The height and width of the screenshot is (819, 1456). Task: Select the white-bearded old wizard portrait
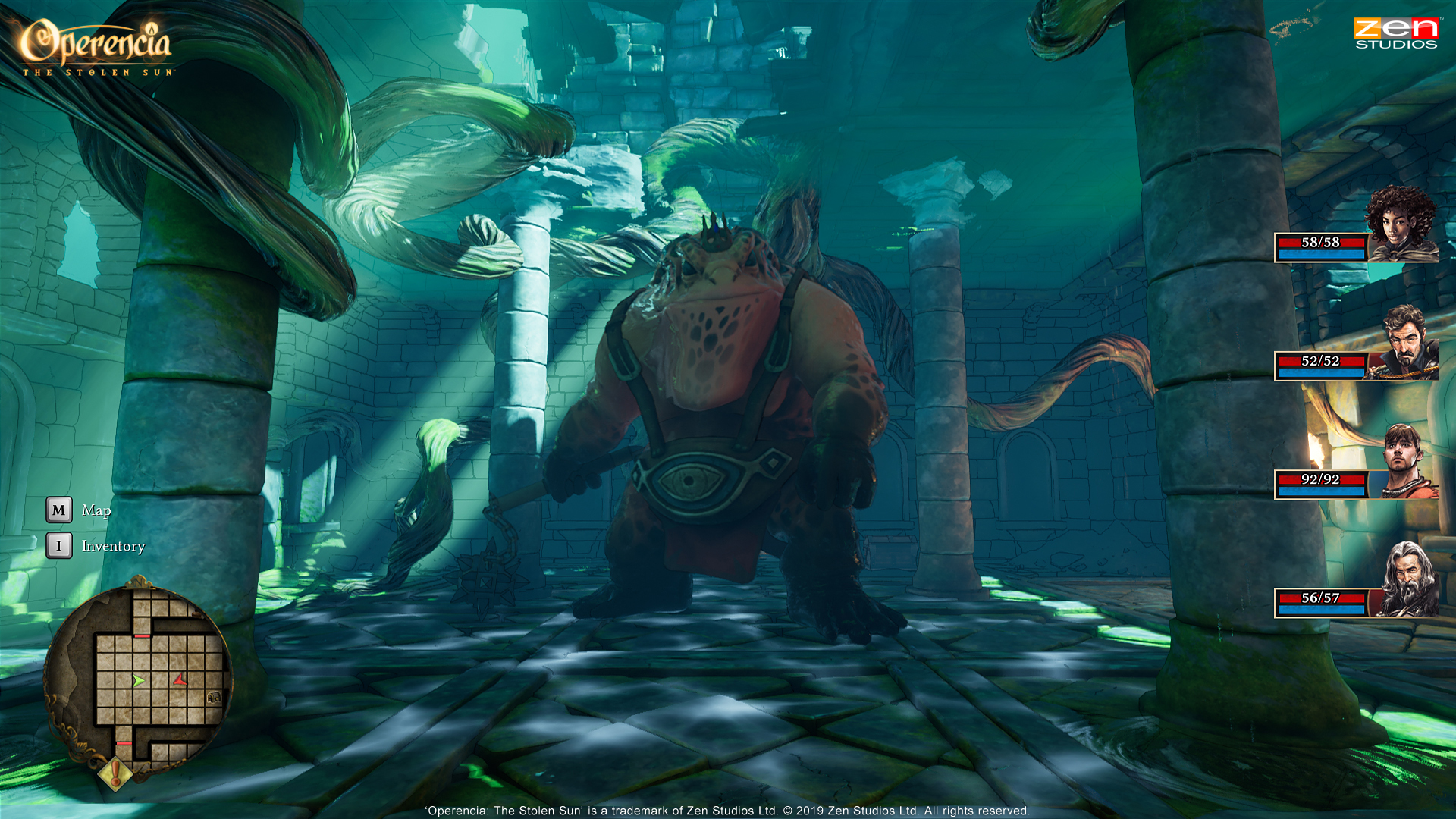point(1407,580)
